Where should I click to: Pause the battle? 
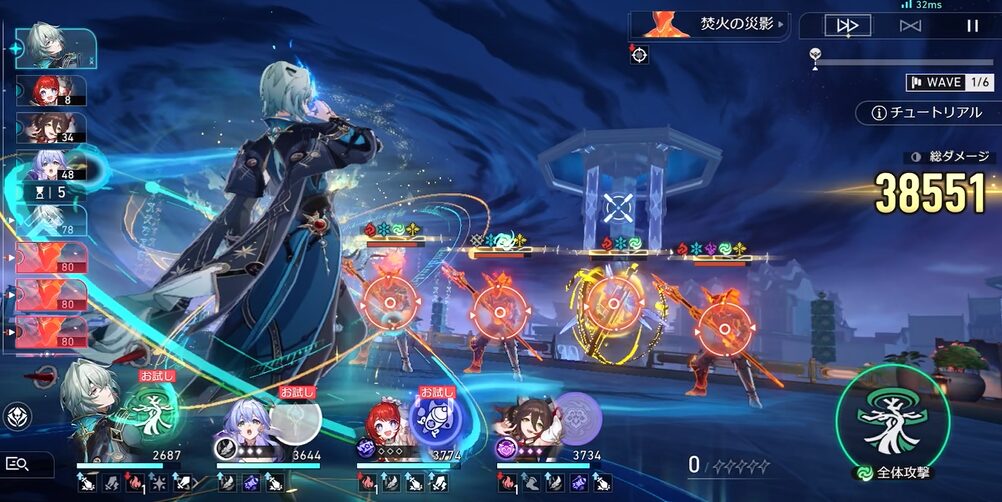972,26
